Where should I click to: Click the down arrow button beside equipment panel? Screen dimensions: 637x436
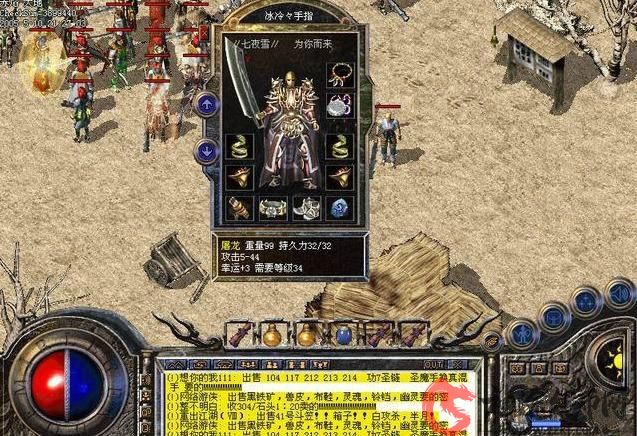207,152
